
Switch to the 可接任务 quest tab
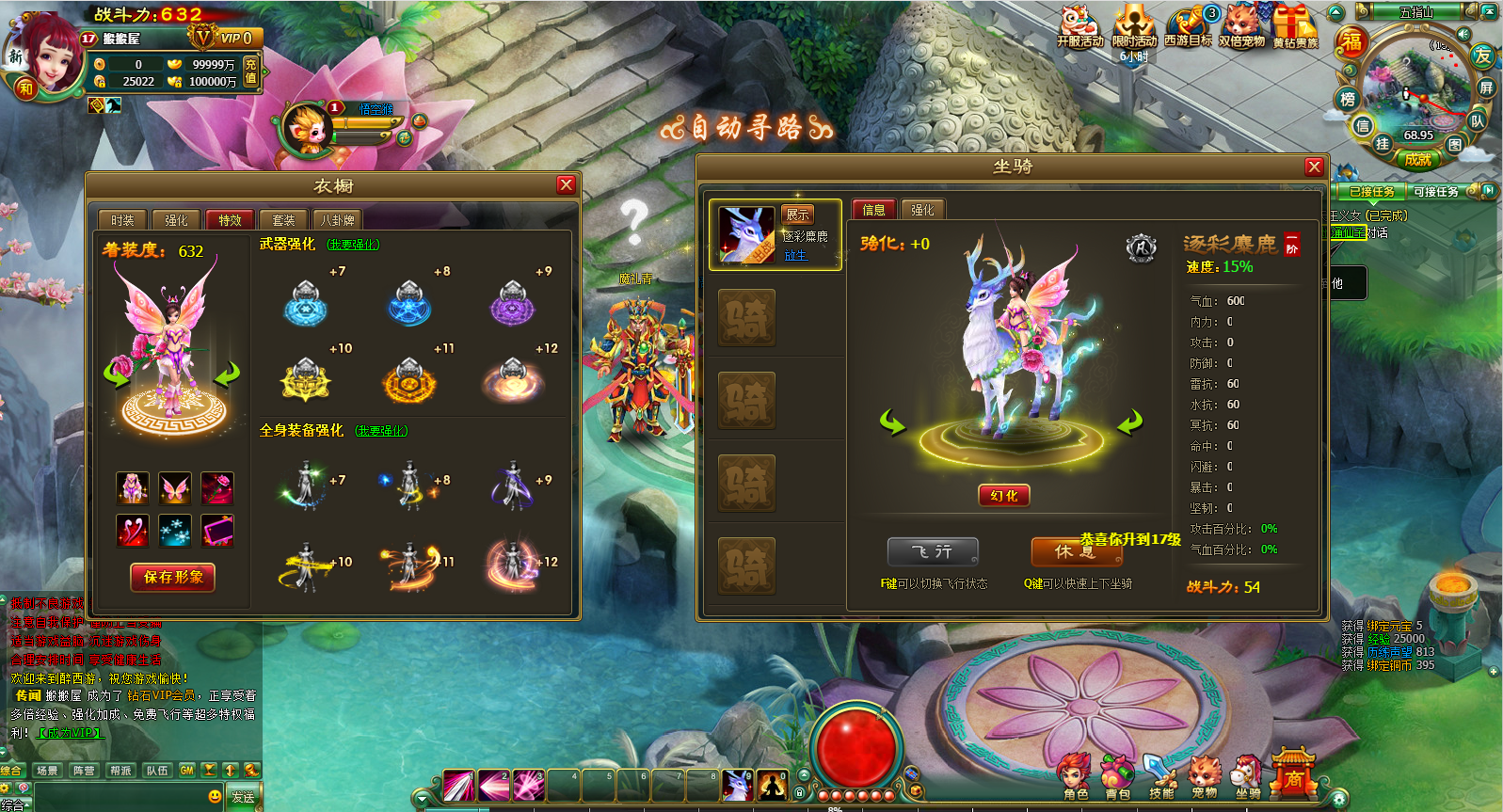point(1435,191)
